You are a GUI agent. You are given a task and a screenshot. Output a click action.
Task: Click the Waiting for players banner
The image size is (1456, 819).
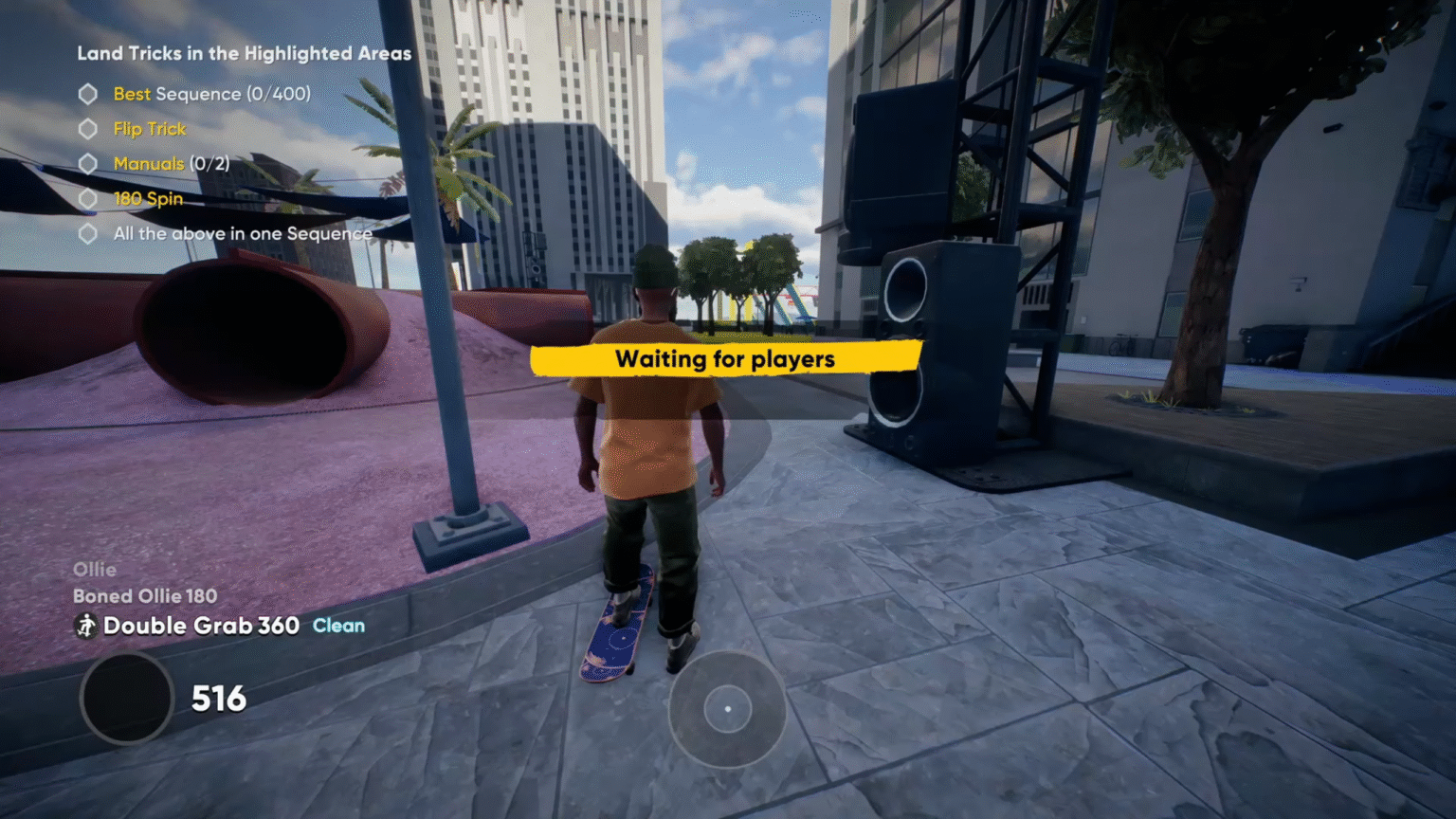coord(725,359)
